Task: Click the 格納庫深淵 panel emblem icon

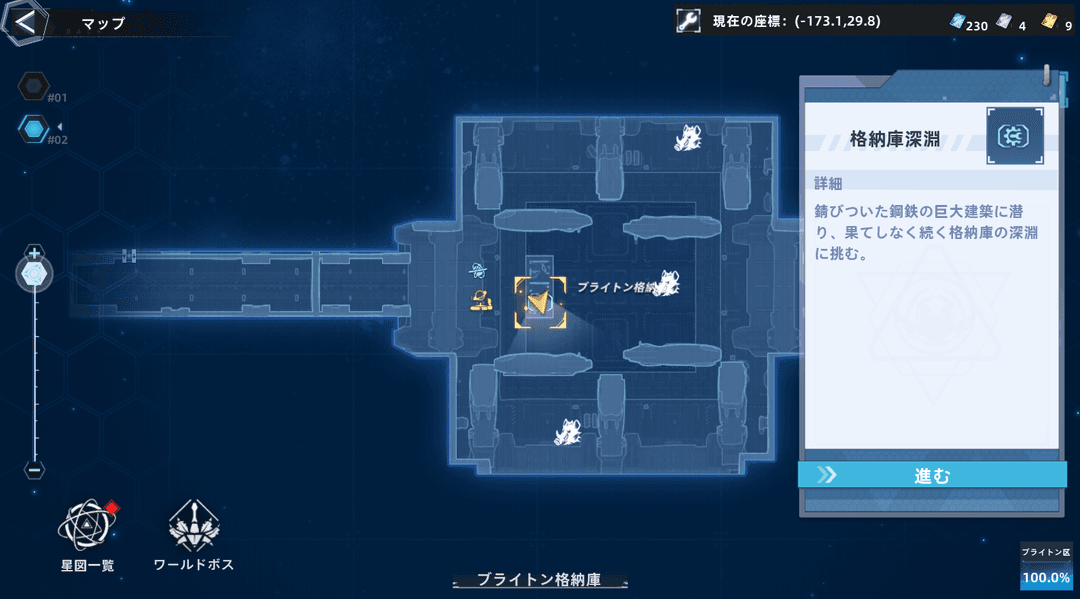Action: (x=1015, y=136)
